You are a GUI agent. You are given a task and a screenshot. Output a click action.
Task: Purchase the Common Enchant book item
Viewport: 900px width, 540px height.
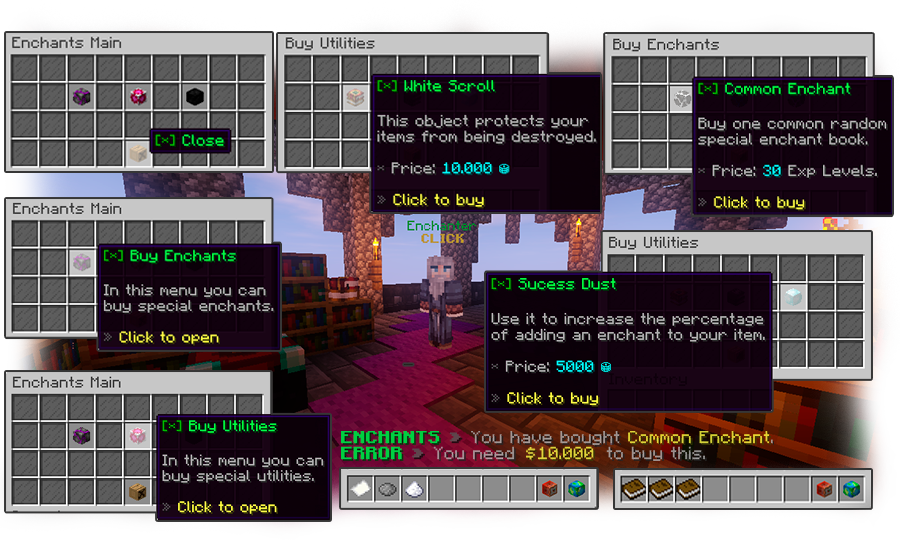(x=681, y=99)
